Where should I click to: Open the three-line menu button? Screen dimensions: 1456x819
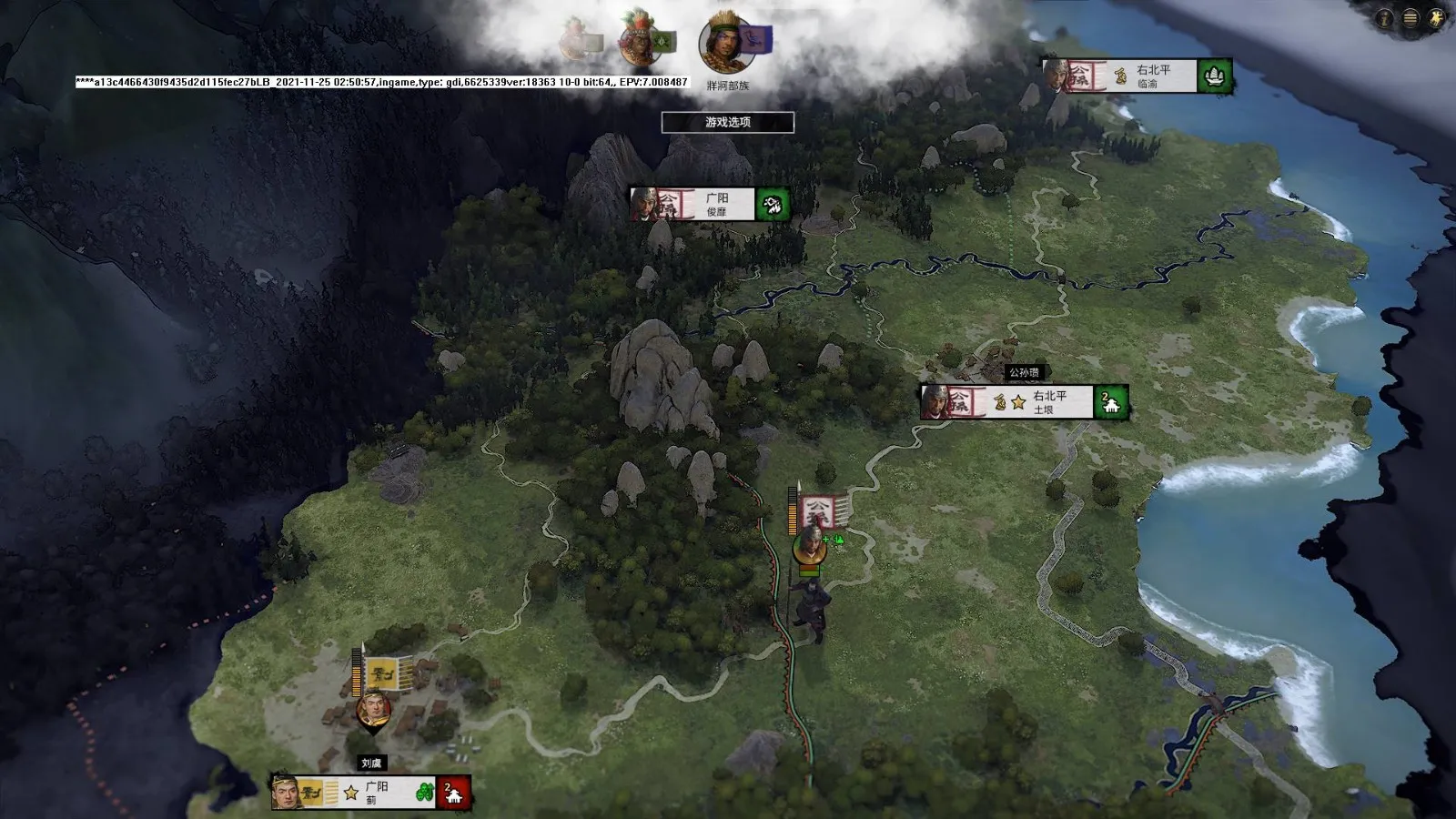[1410, 18]
